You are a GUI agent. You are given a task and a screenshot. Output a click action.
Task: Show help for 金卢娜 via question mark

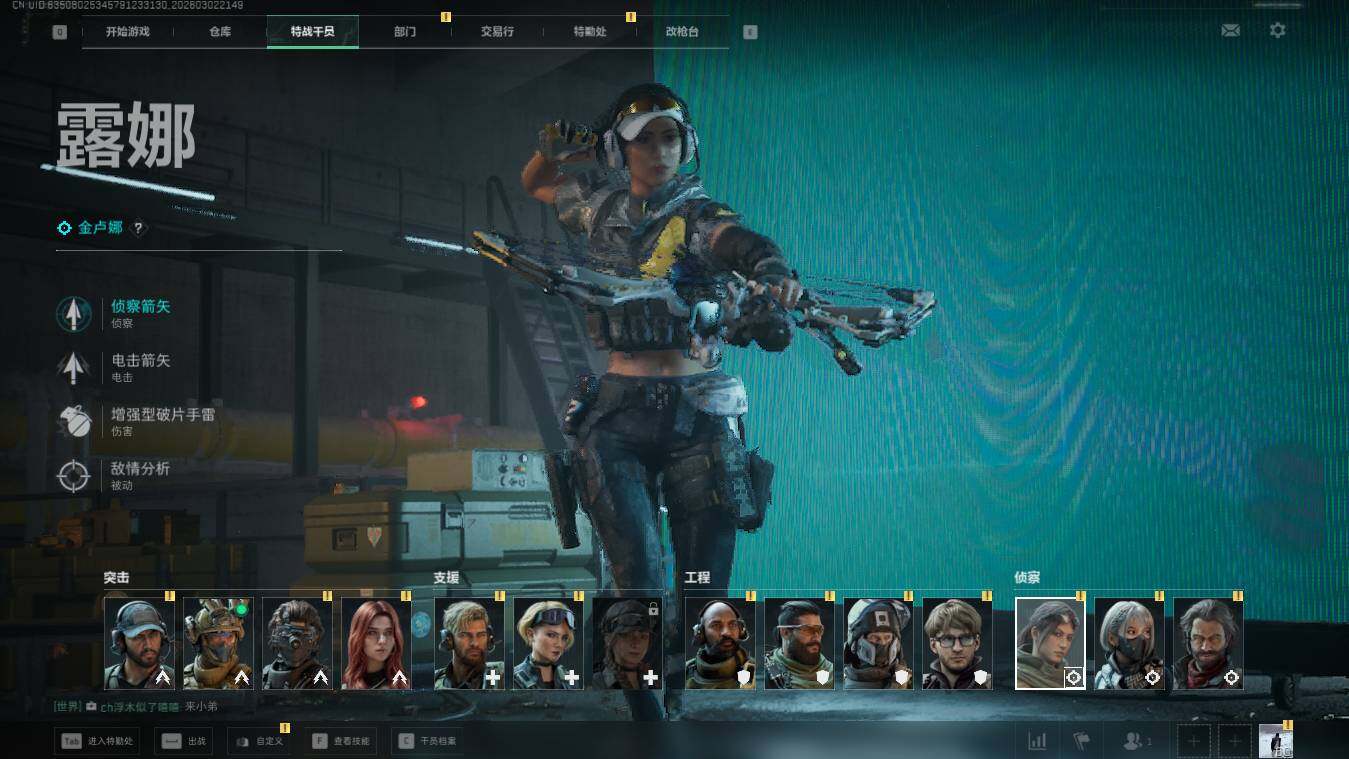(x=139, y=228)
